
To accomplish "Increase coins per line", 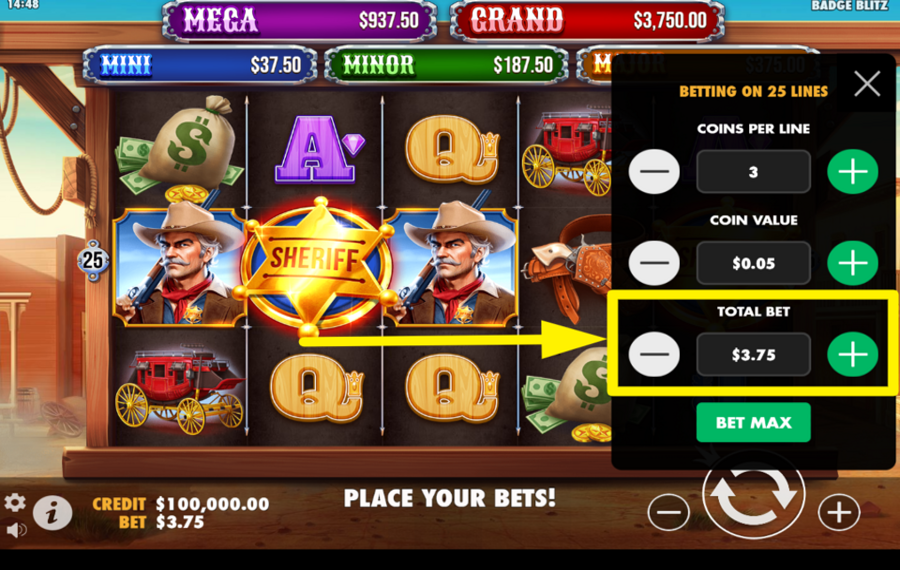I will tap(852, 172).
